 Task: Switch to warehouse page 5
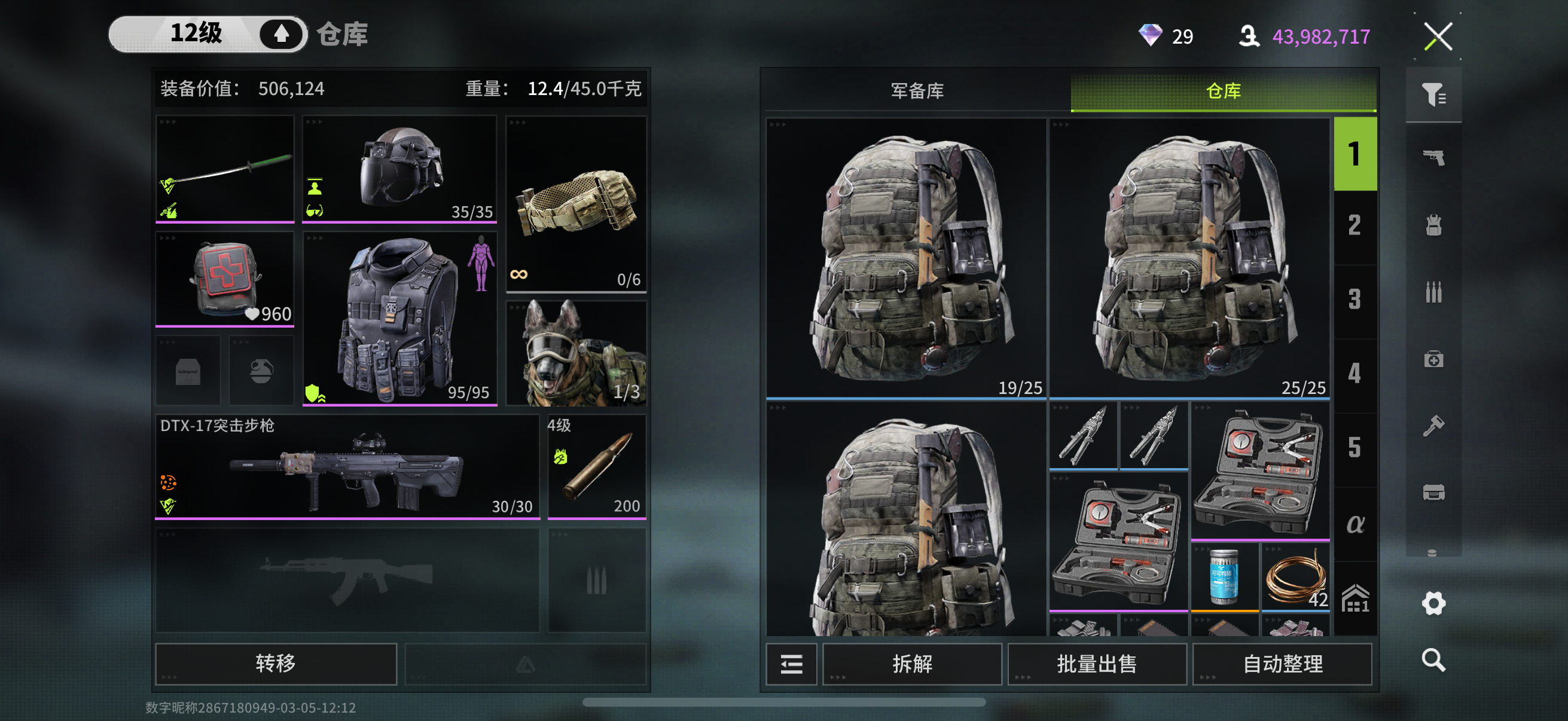[1355, 448]
